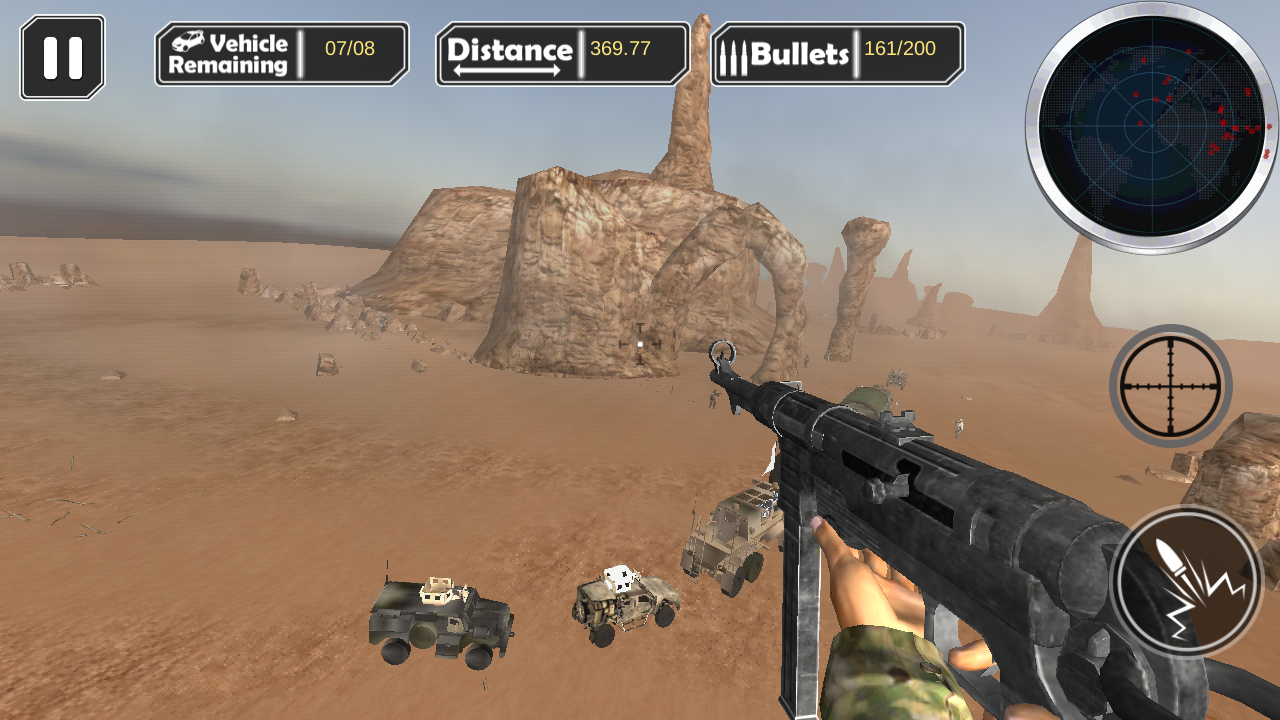This screenshot has width=1280, height=720.
Task: Click the soldier standing near the cliff
Action: [712, 400]
